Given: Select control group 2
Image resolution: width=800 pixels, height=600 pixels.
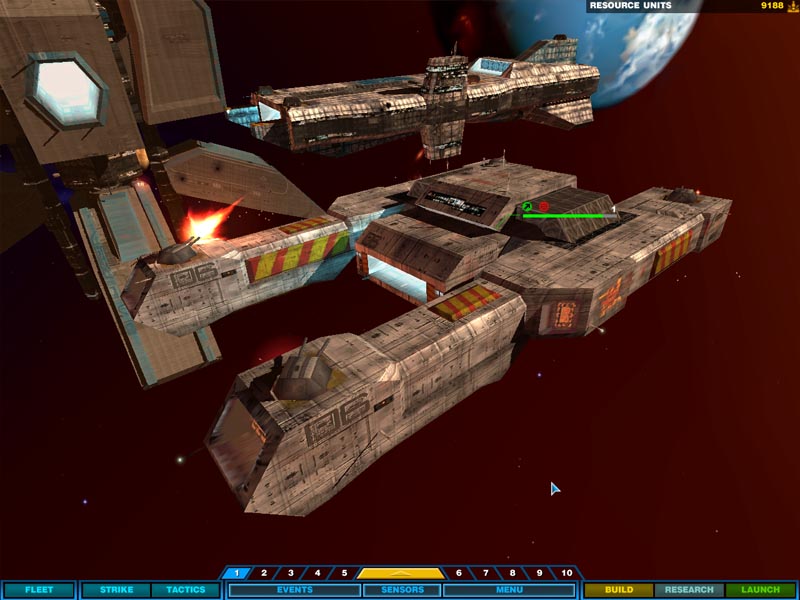Looking at the screenshot, I should point(264,573).
